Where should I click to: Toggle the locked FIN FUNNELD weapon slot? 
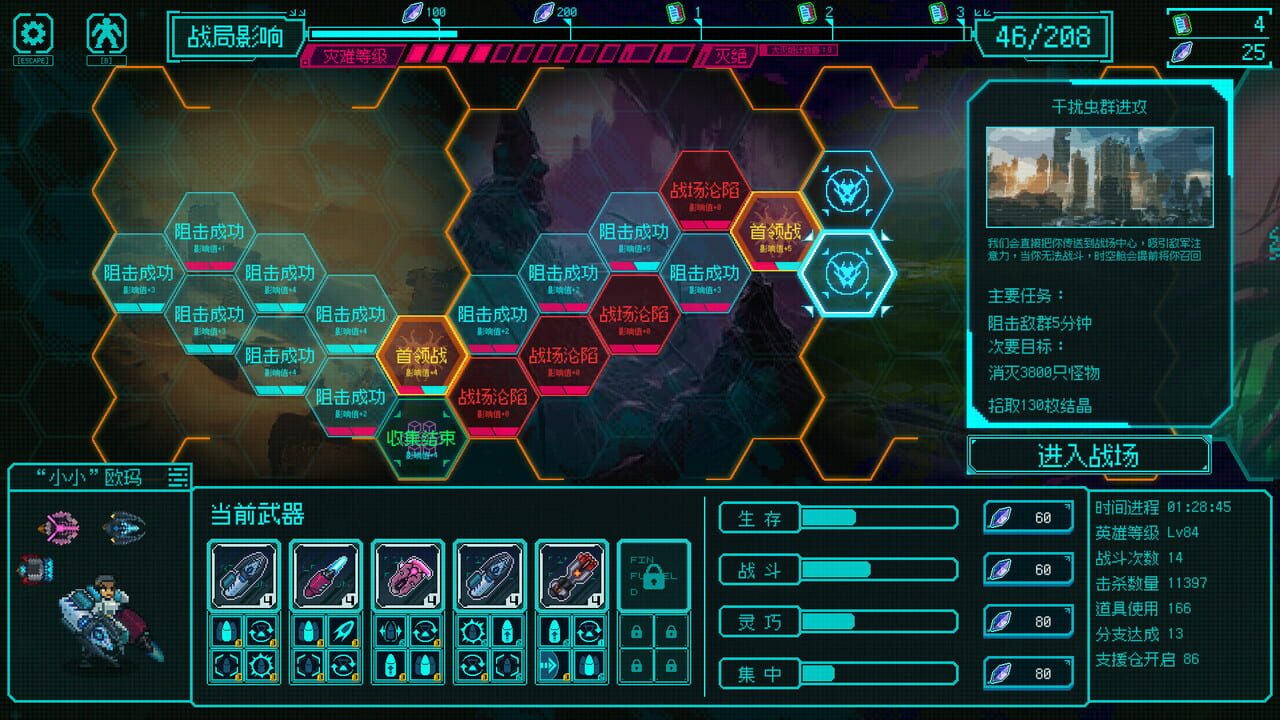coord(655,578)
